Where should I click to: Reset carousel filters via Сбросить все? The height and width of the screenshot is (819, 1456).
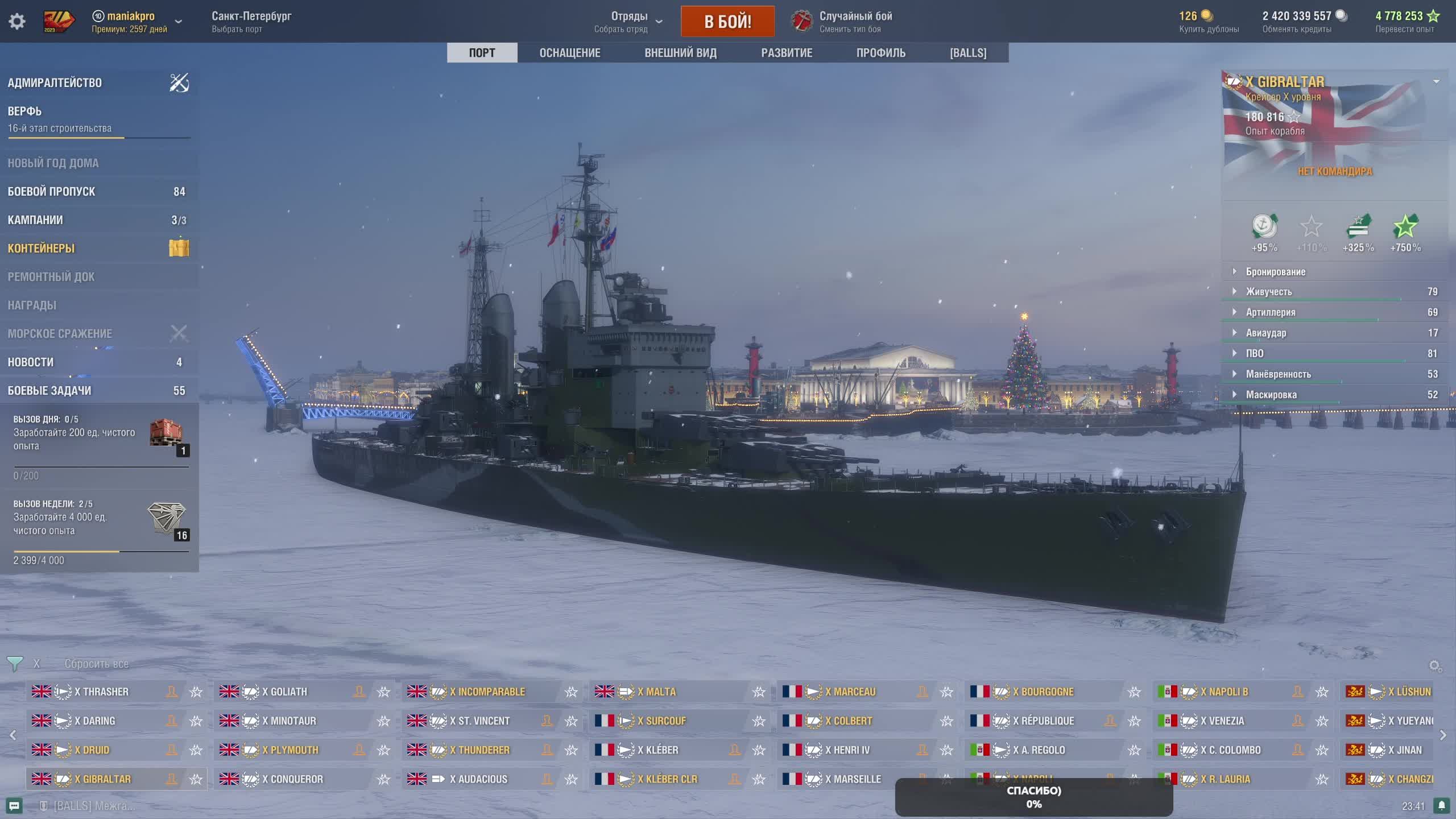pyautogui.click(x=96, y=664)
